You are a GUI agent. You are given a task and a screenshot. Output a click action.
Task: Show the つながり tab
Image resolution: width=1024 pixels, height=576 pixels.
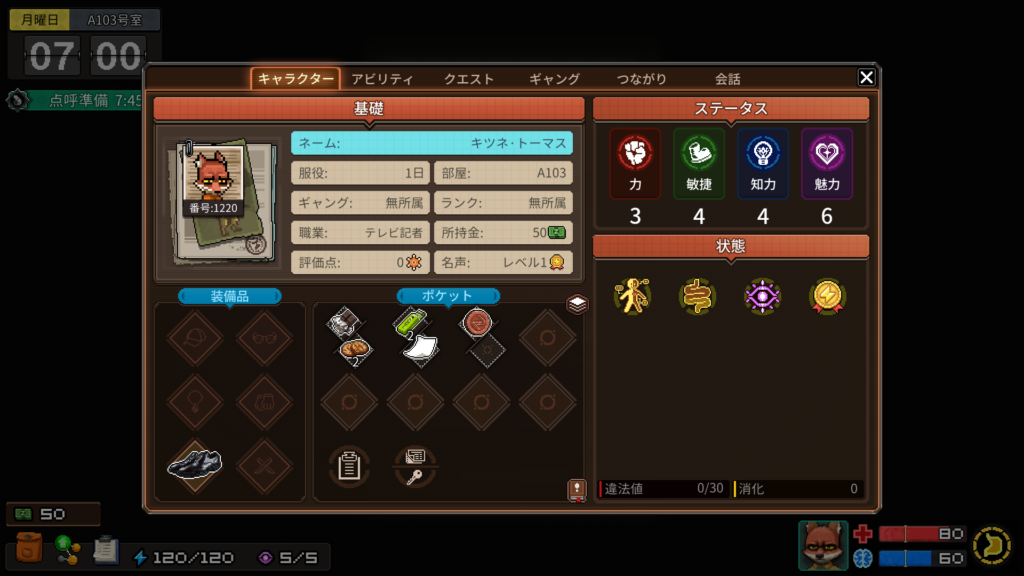641,79
